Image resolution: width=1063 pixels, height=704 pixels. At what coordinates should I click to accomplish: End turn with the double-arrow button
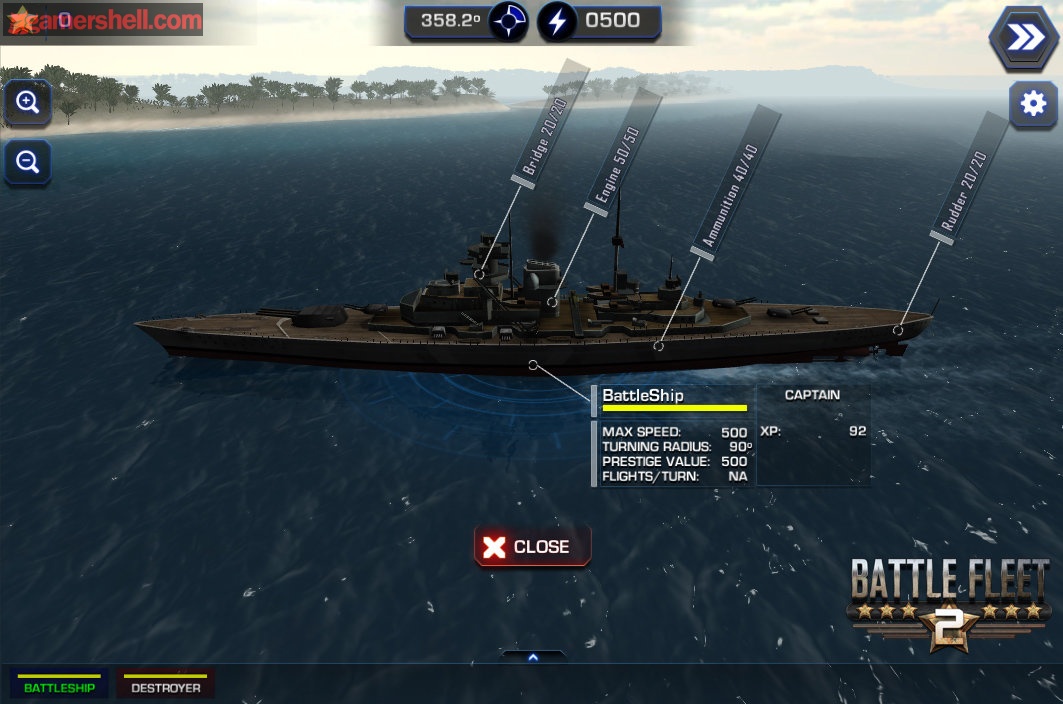(x=1024, y=38)
